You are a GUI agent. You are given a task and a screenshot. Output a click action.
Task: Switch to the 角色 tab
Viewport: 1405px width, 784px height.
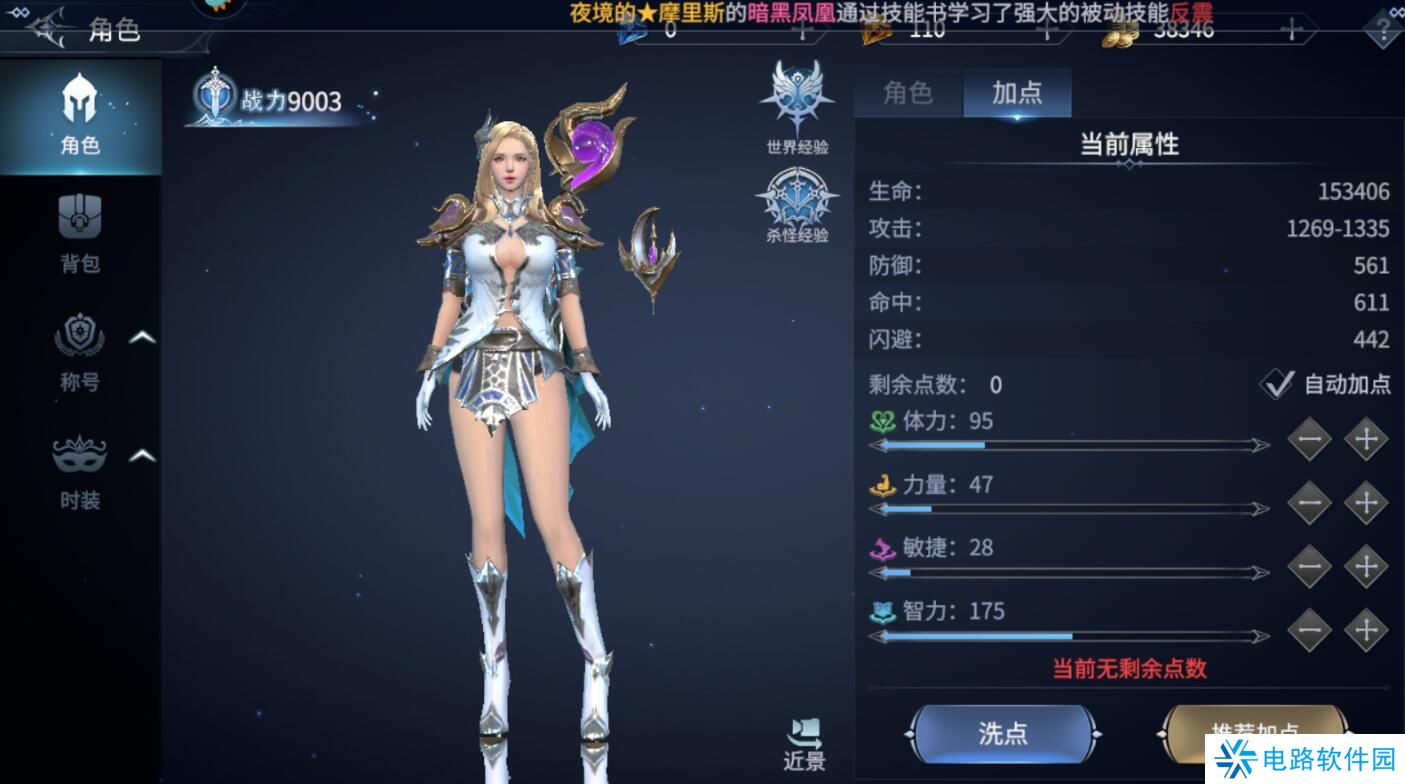coord(908,92)
